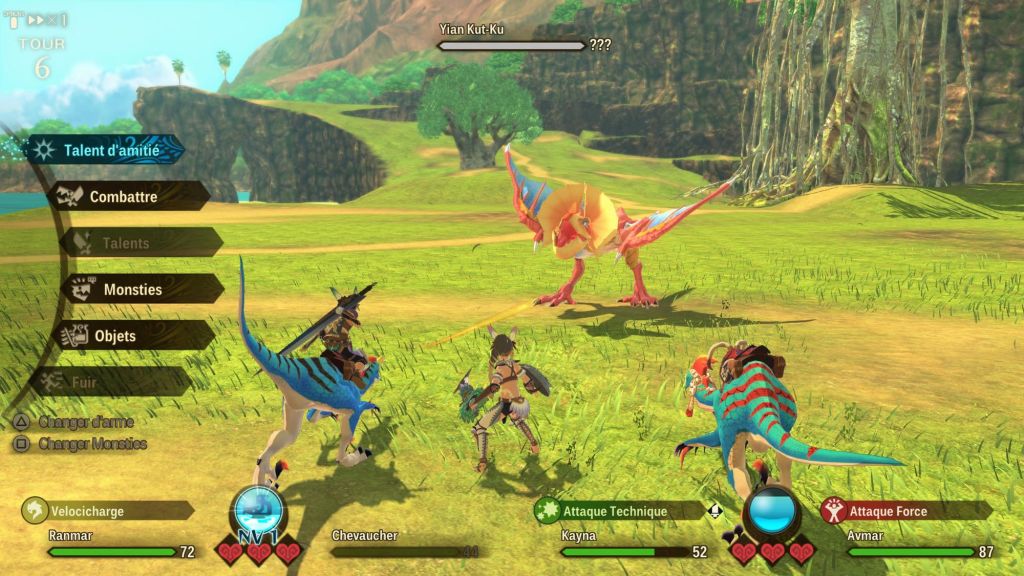Select the Attaque Force action label
The height and width of the screenshot is (576, 1024).
pos(888,511)
